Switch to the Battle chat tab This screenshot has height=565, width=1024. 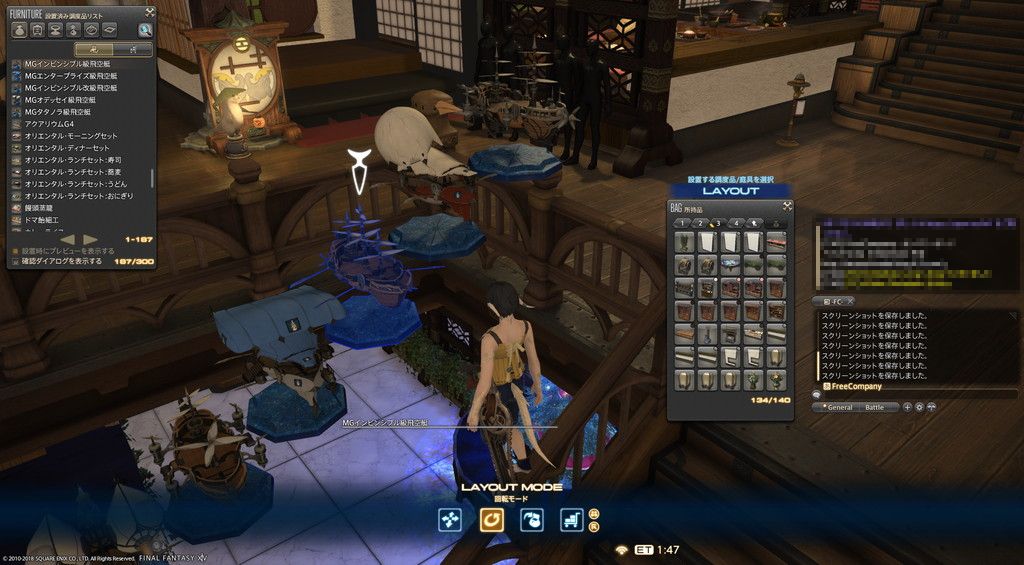tap(875, 408)
